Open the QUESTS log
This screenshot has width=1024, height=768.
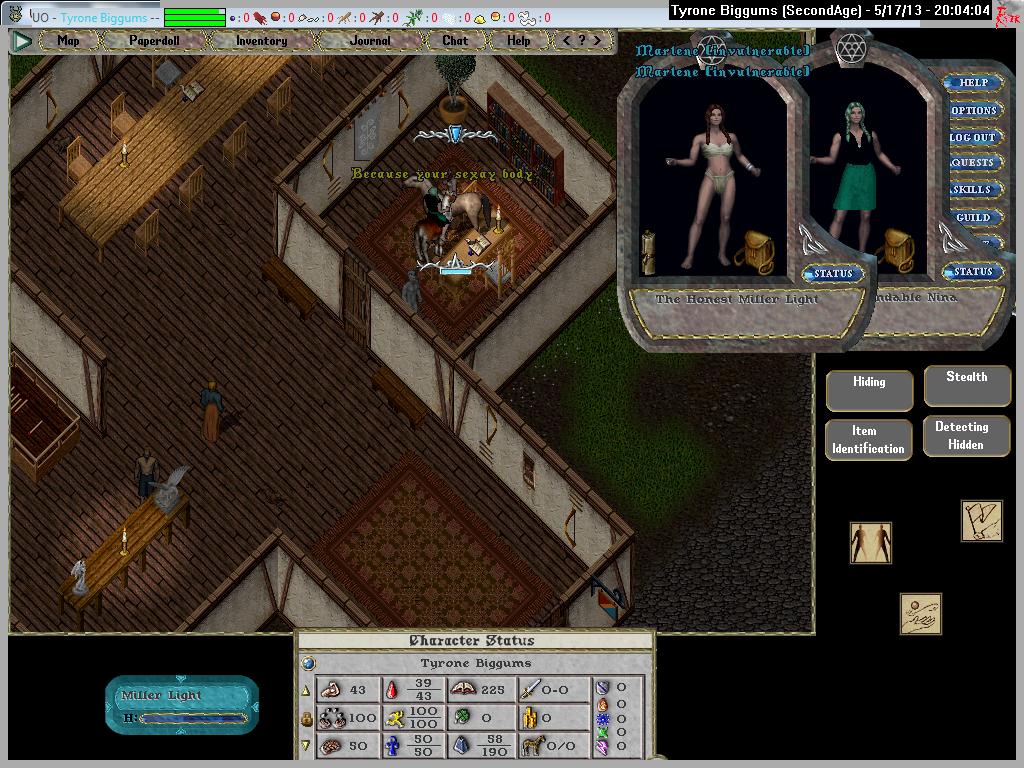point(973,163)
